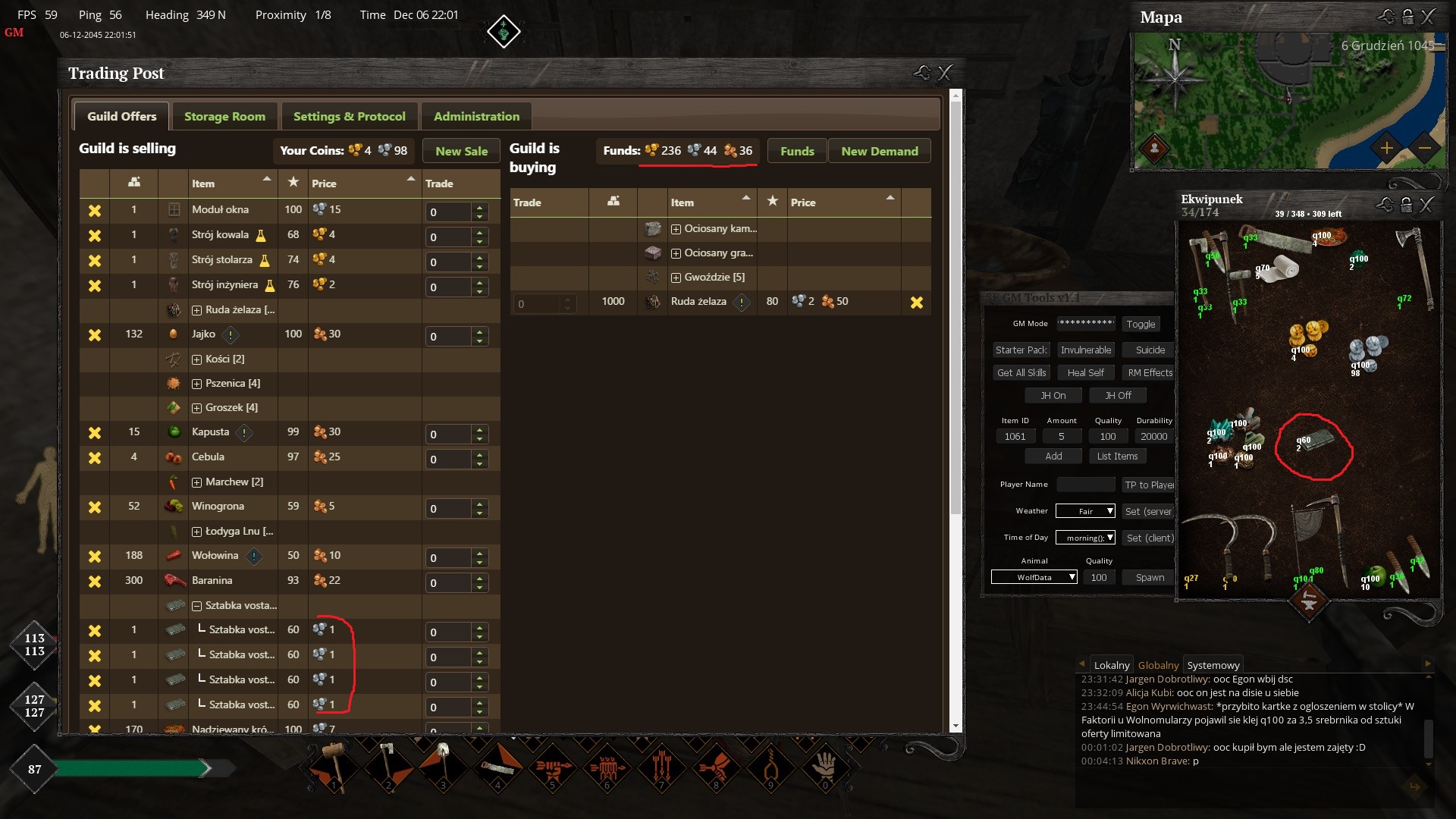
Task: Remove the Moduł okna sale offer
Action: pos(95,211)
